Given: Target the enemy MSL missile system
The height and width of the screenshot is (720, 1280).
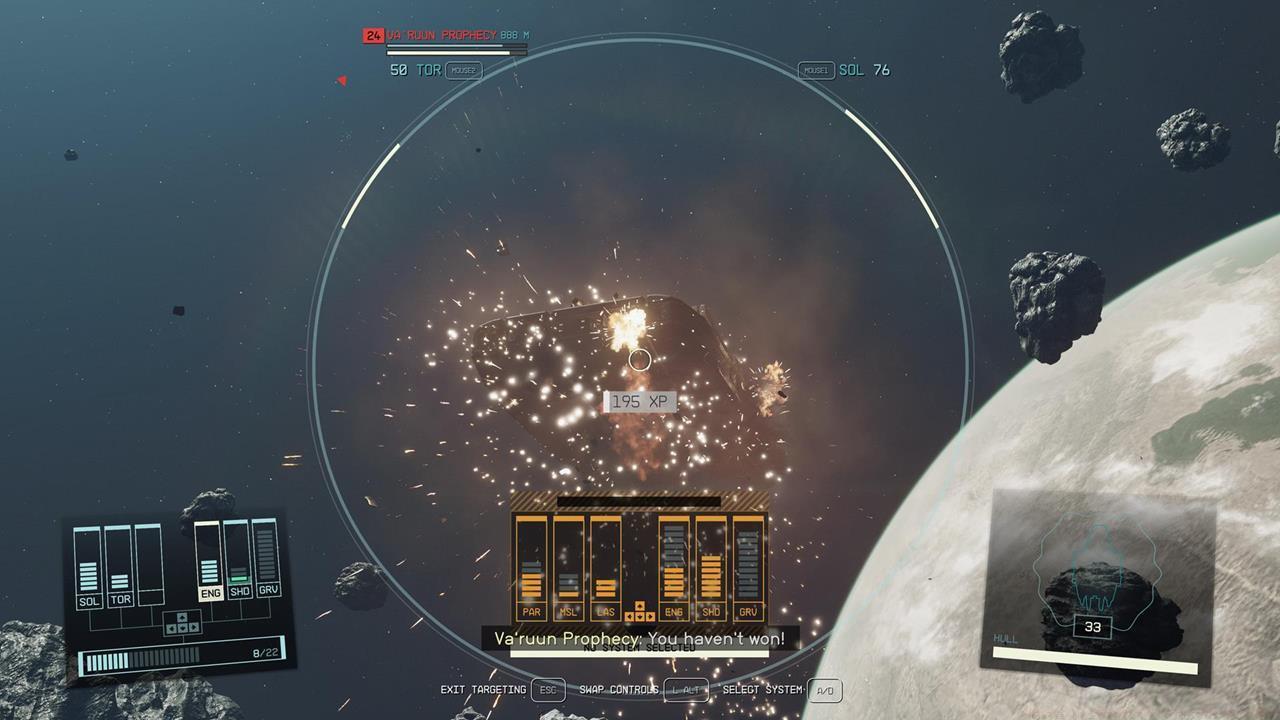Looking at the screenshot, I should click(x=568, y=567).
